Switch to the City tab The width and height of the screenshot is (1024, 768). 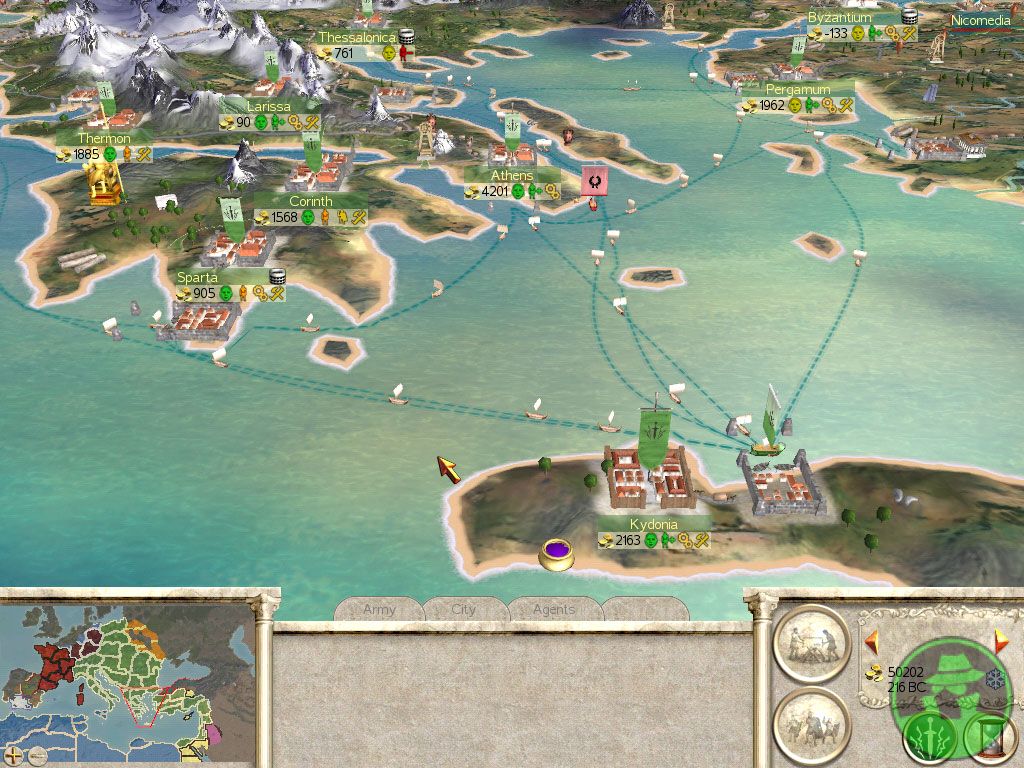464,609
